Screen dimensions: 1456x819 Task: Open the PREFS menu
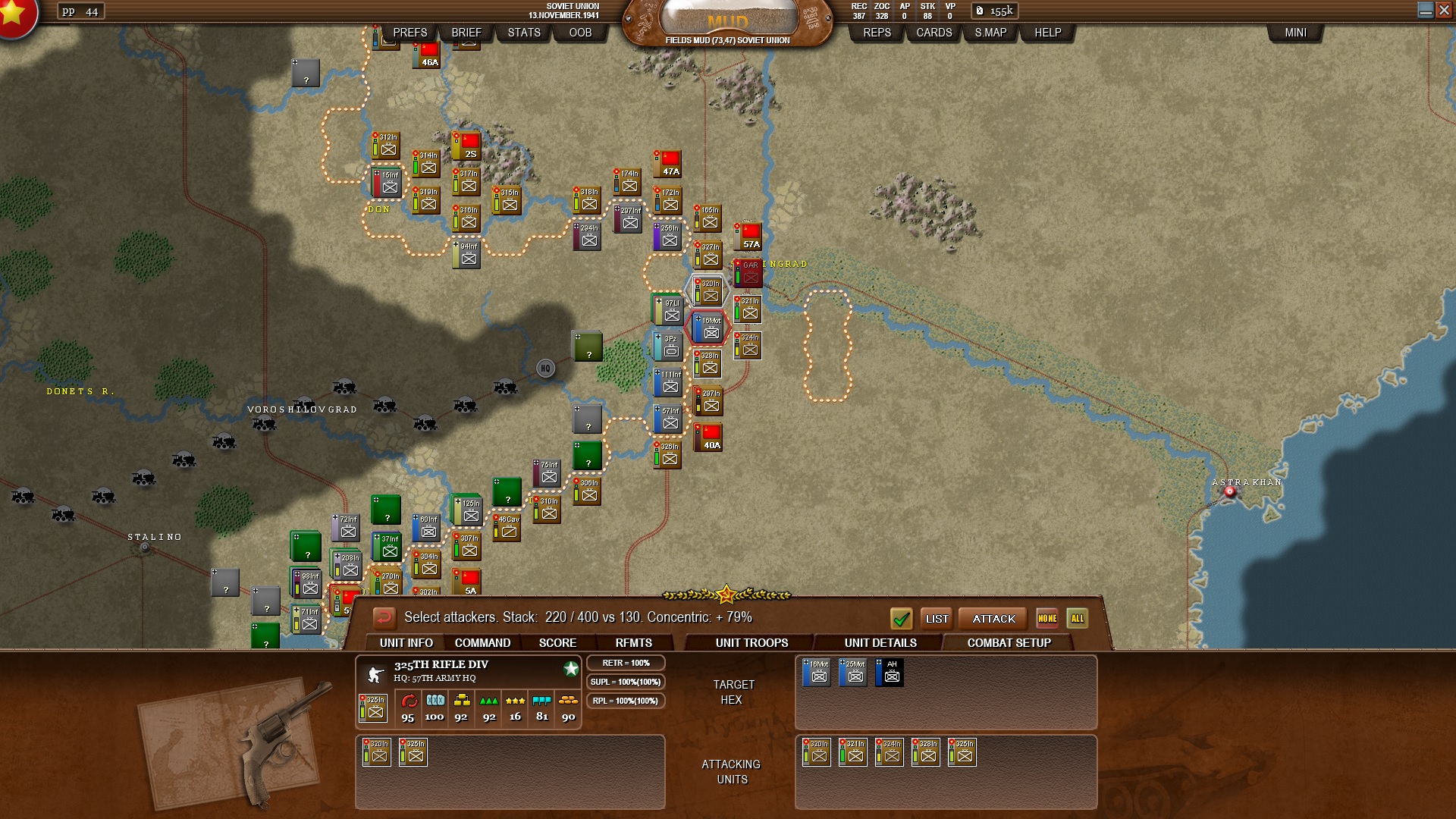pos(409,33)
